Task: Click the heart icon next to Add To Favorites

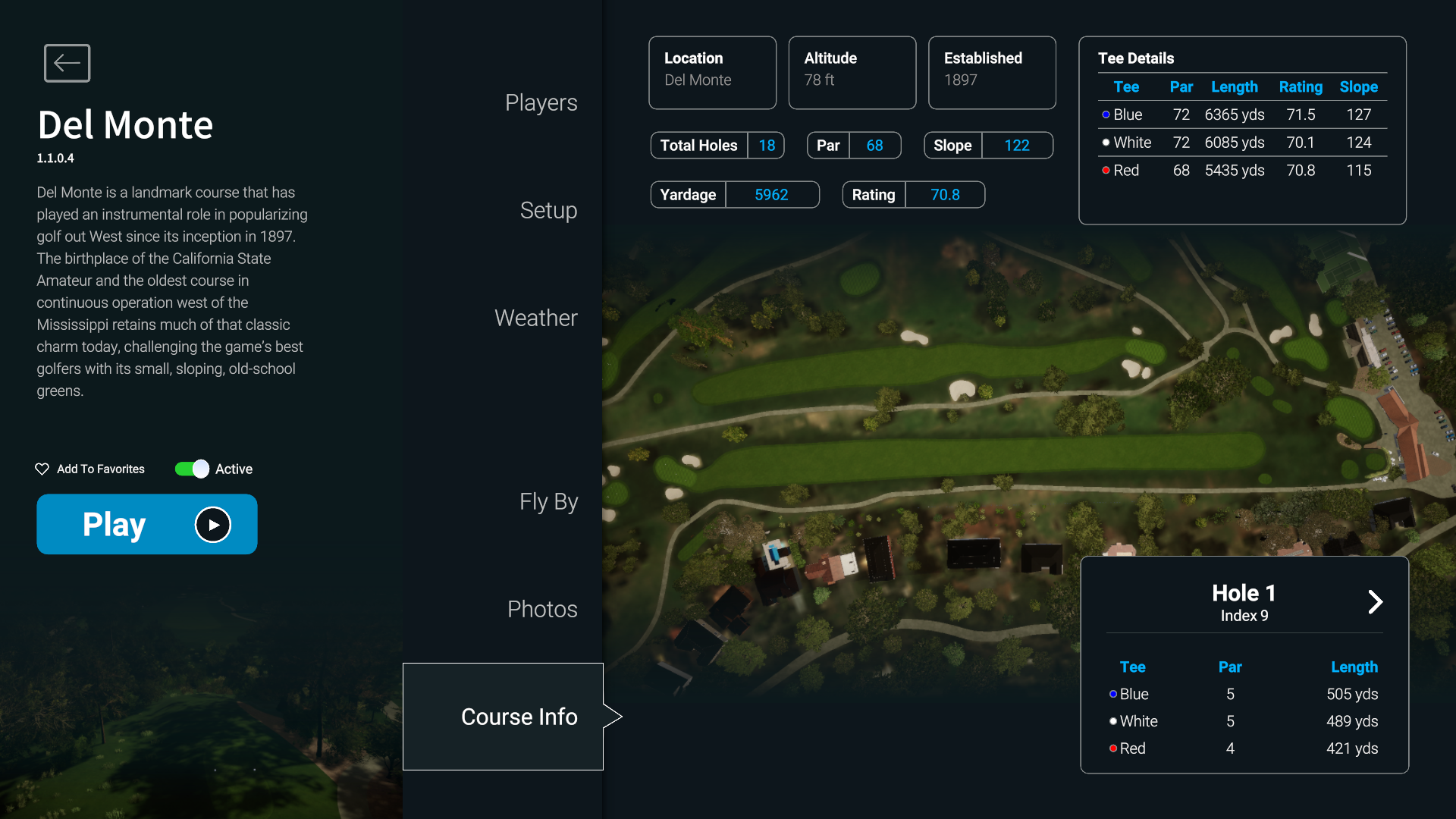Action: 42,469
